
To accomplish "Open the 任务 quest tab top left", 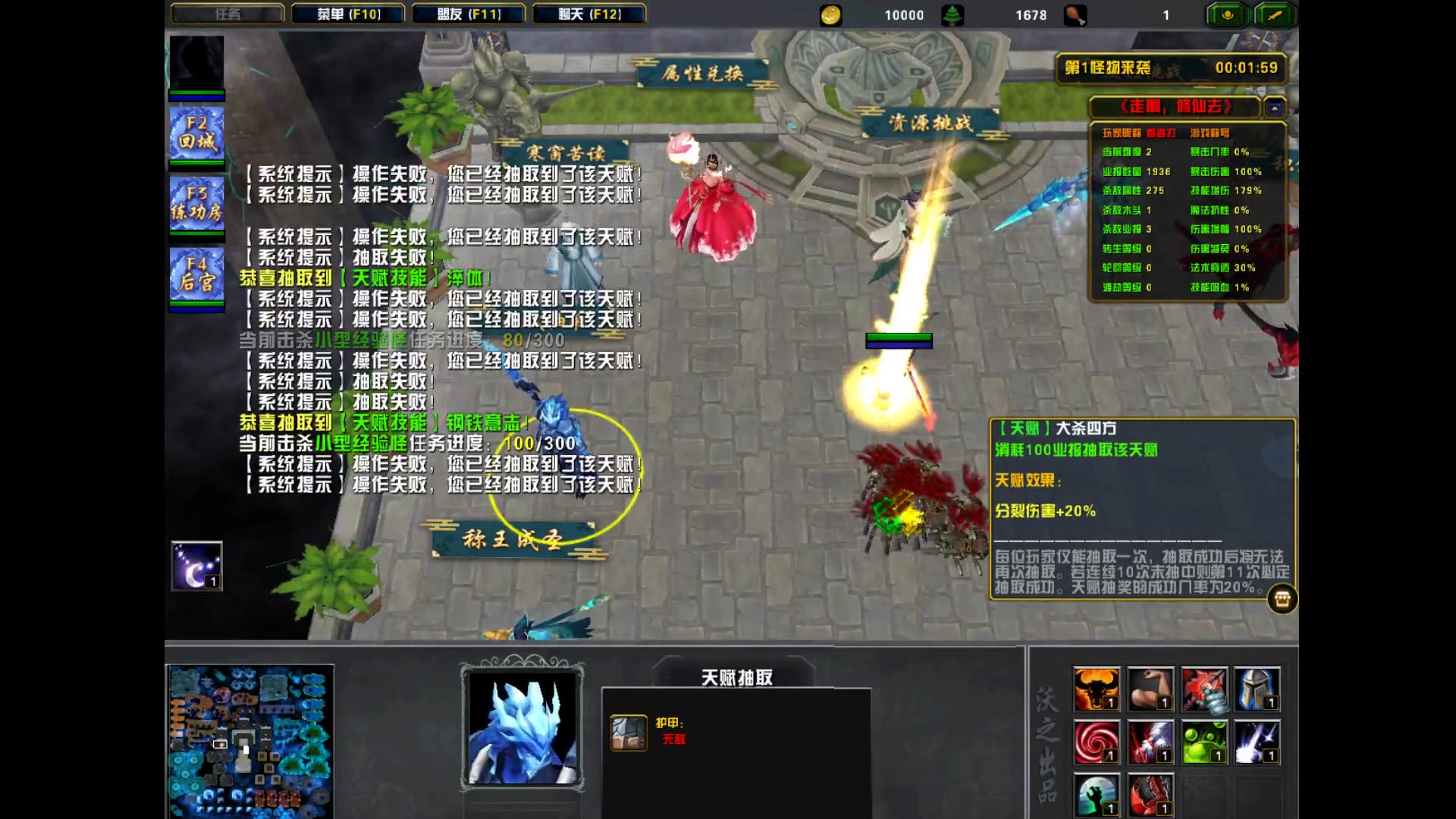I will tap(226, 14).
